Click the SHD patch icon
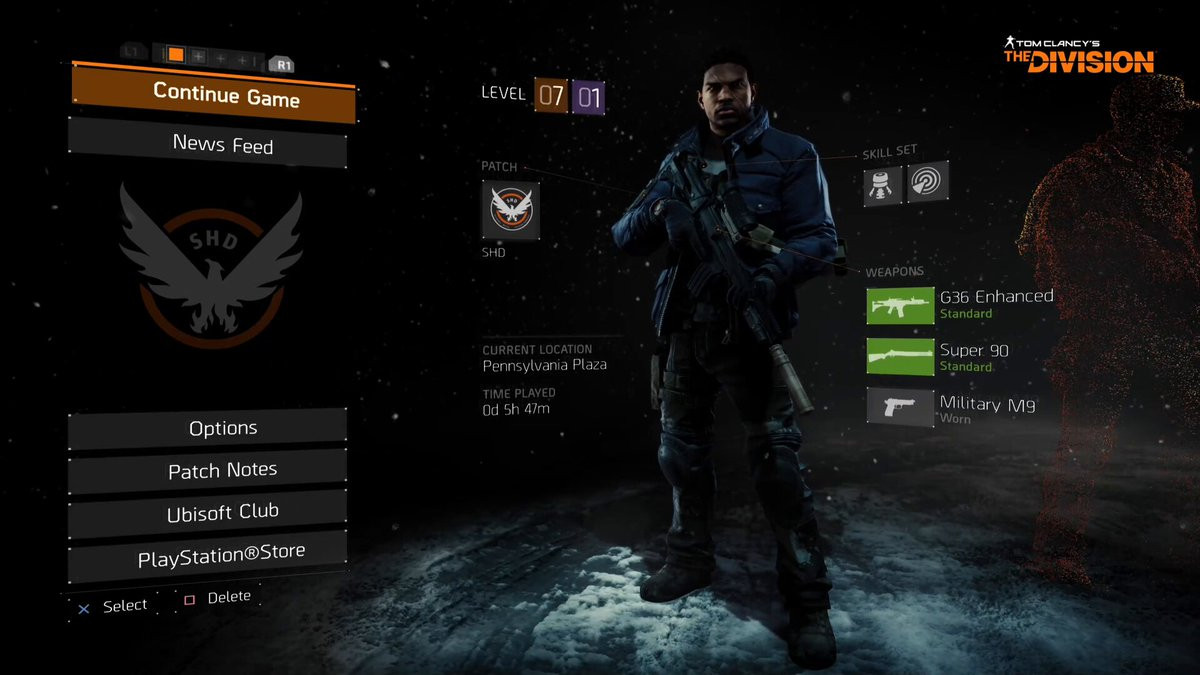Image resolution: width=1200 pixels, height=675 pixels. (x=511, y=210)
